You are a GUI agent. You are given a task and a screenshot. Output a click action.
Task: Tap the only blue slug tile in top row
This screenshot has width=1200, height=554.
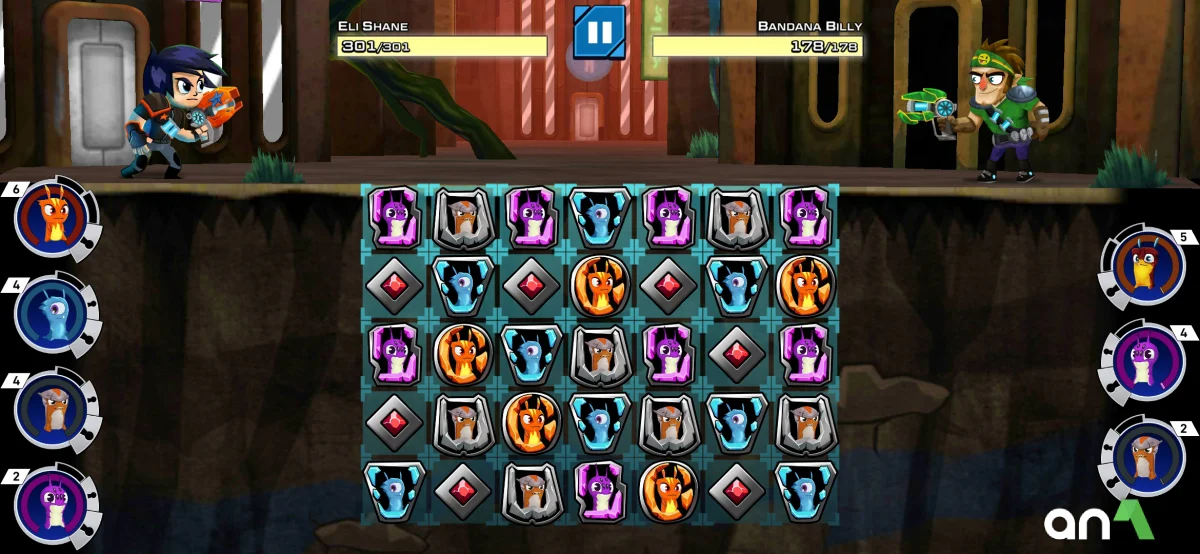(600, 218)
